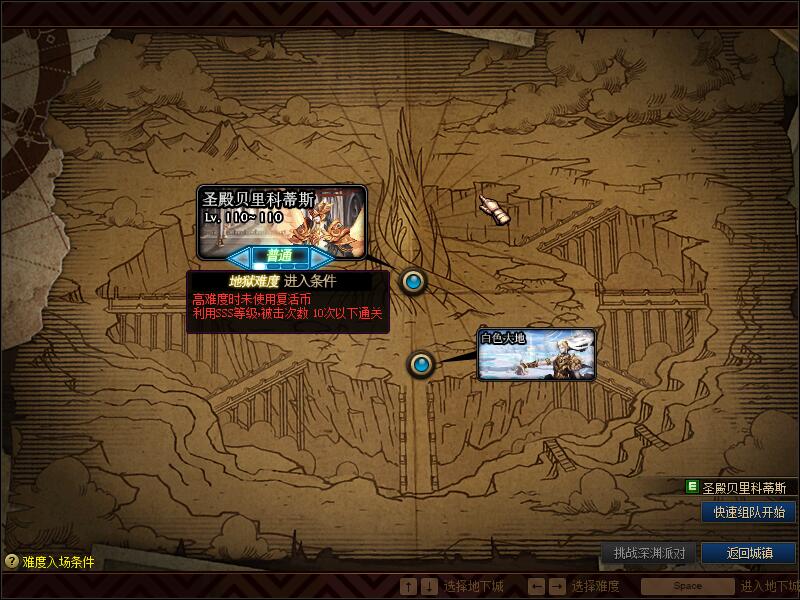Click the 挑战深渊派对 button
The height and width of the screenshot is (600, 800).
tap(649, 553)
